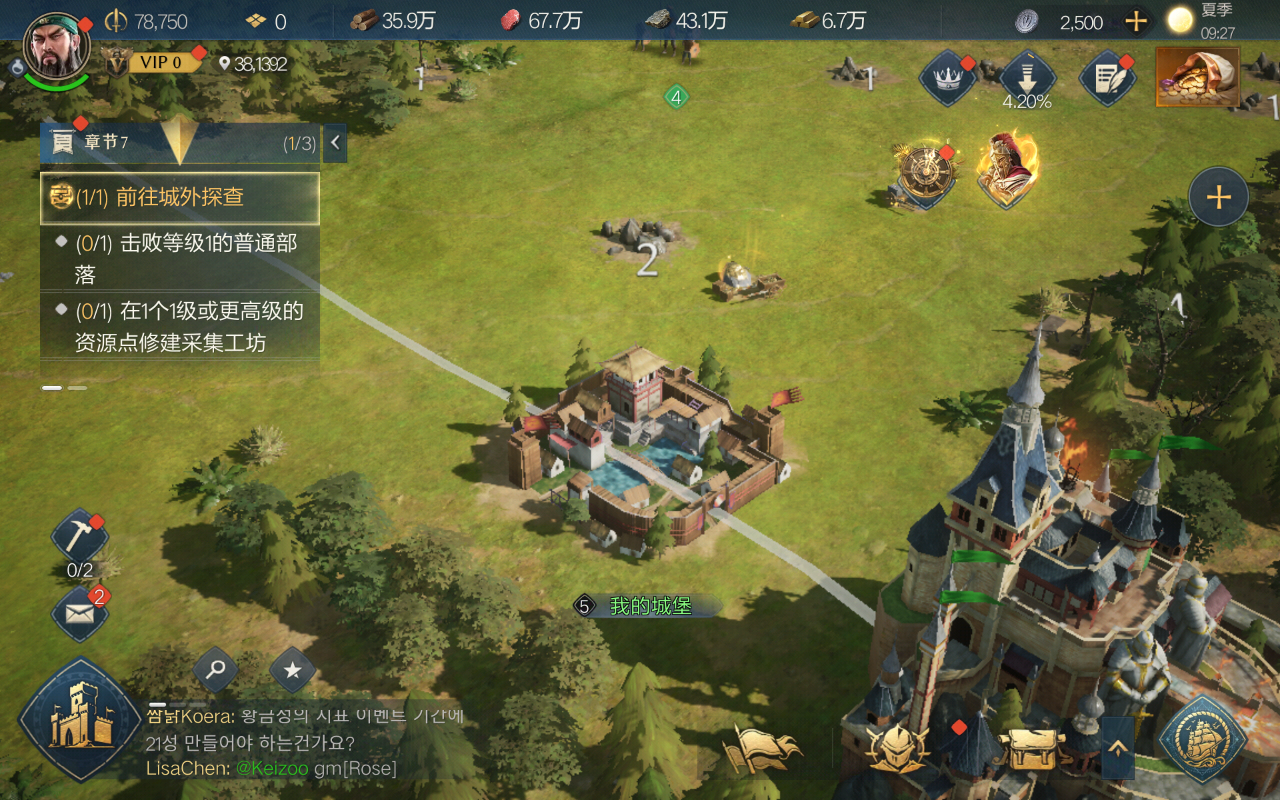The height and width of the screenshot is (800, 1280).
Task: Open the sailing ship button
Action: [x=1201, y=739]
